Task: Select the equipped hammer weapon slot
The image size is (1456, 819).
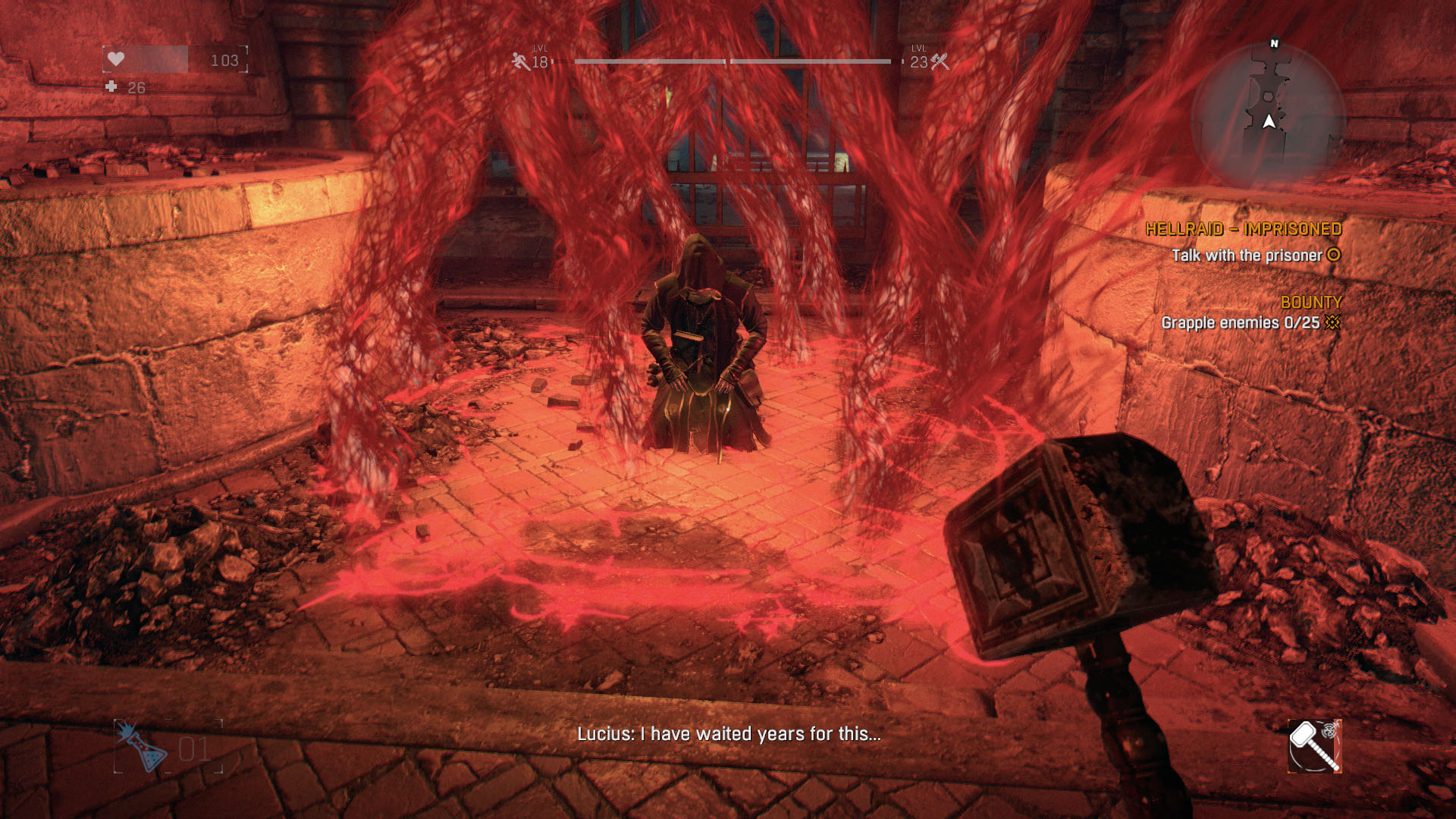Action: point(1314,746)
